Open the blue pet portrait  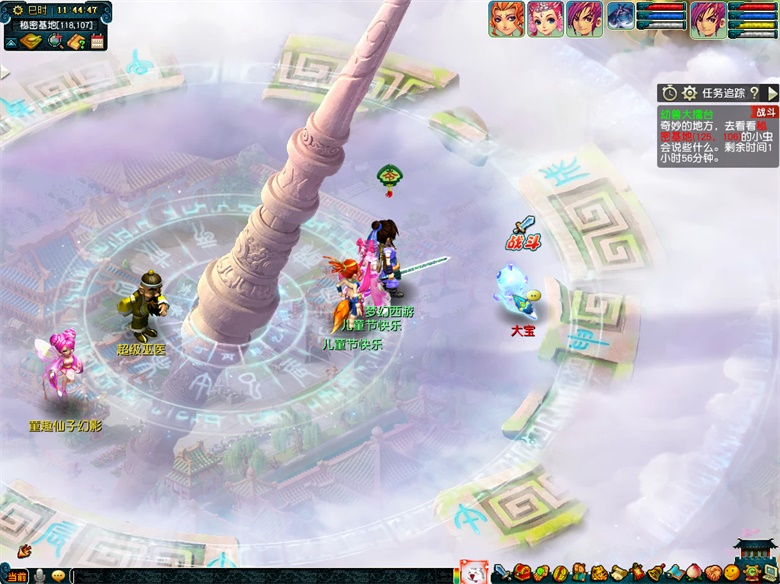pos(621,16)
